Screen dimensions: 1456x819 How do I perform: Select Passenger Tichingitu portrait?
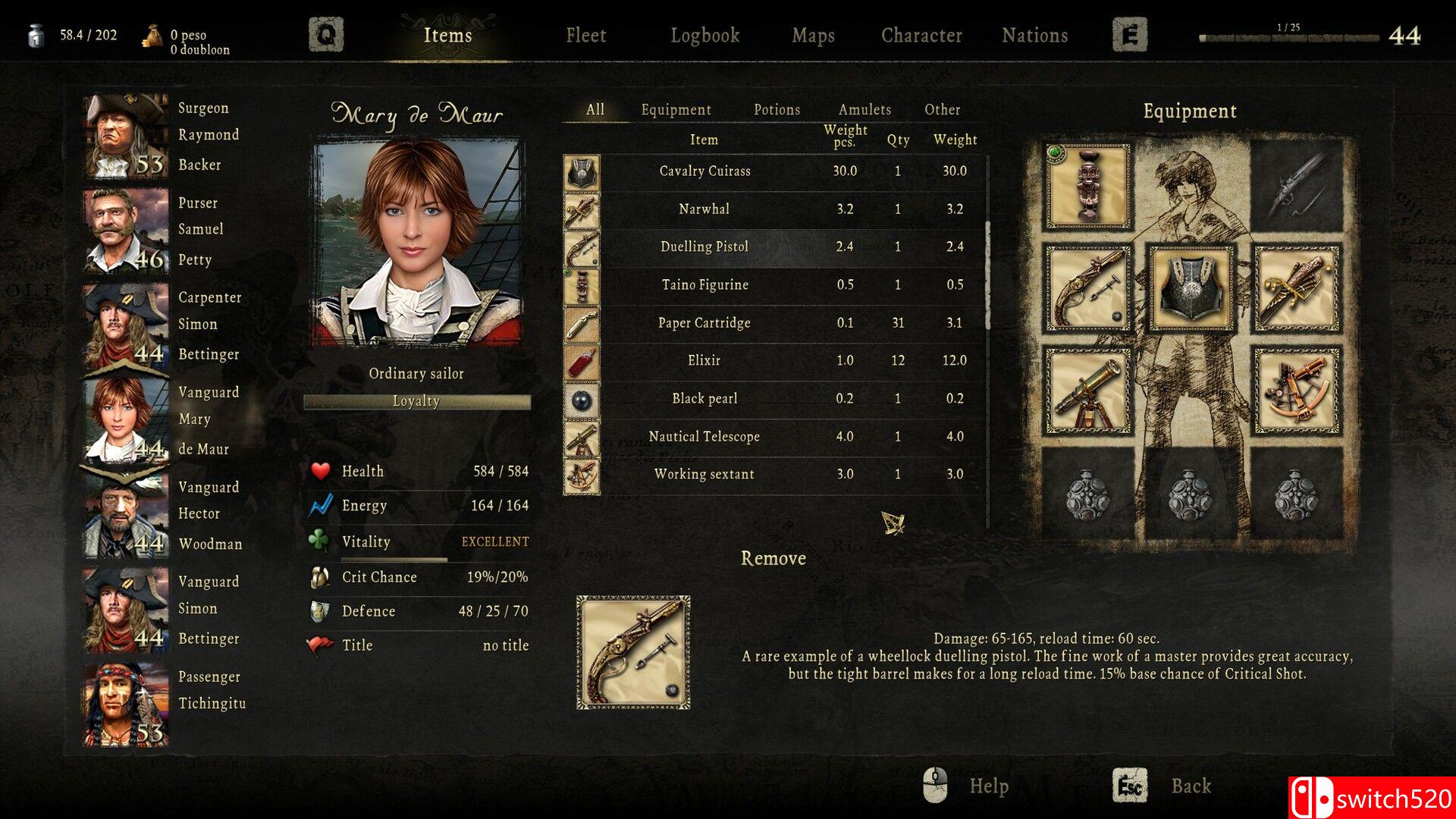(x=126, y=705)
